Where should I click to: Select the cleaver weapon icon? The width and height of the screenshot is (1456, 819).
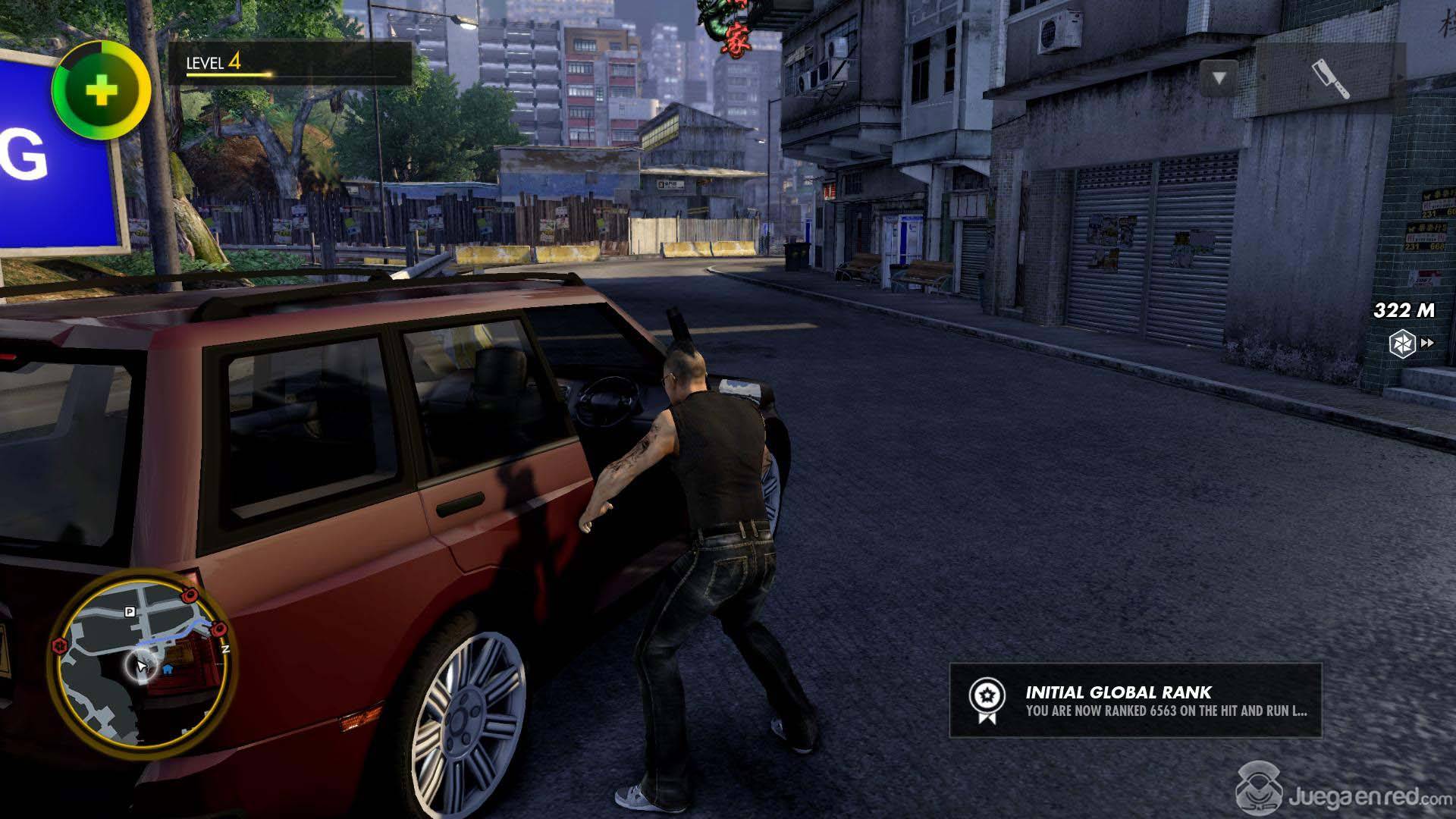pyautogui.click(x=1330, y=79)
